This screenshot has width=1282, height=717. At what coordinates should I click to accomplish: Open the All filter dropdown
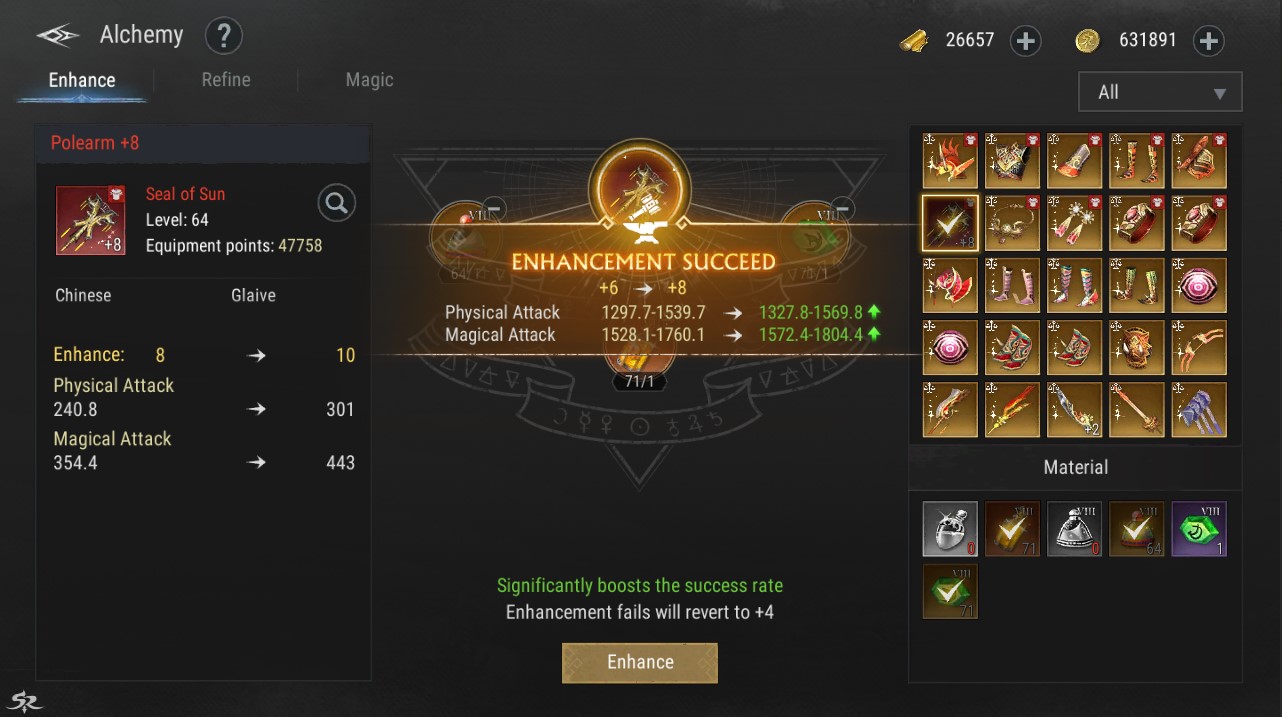1160,92
